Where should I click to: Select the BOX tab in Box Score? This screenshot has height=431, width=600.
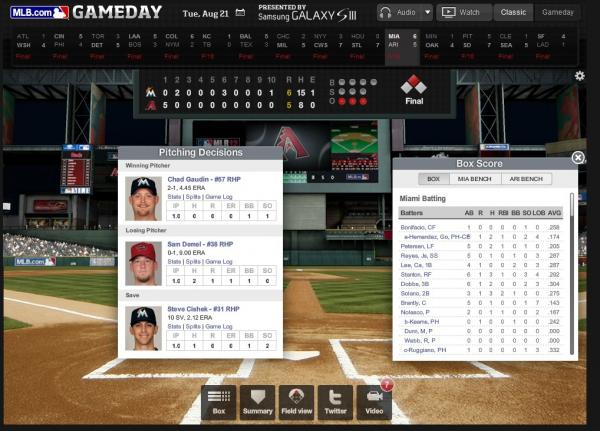tap(433, 179)
